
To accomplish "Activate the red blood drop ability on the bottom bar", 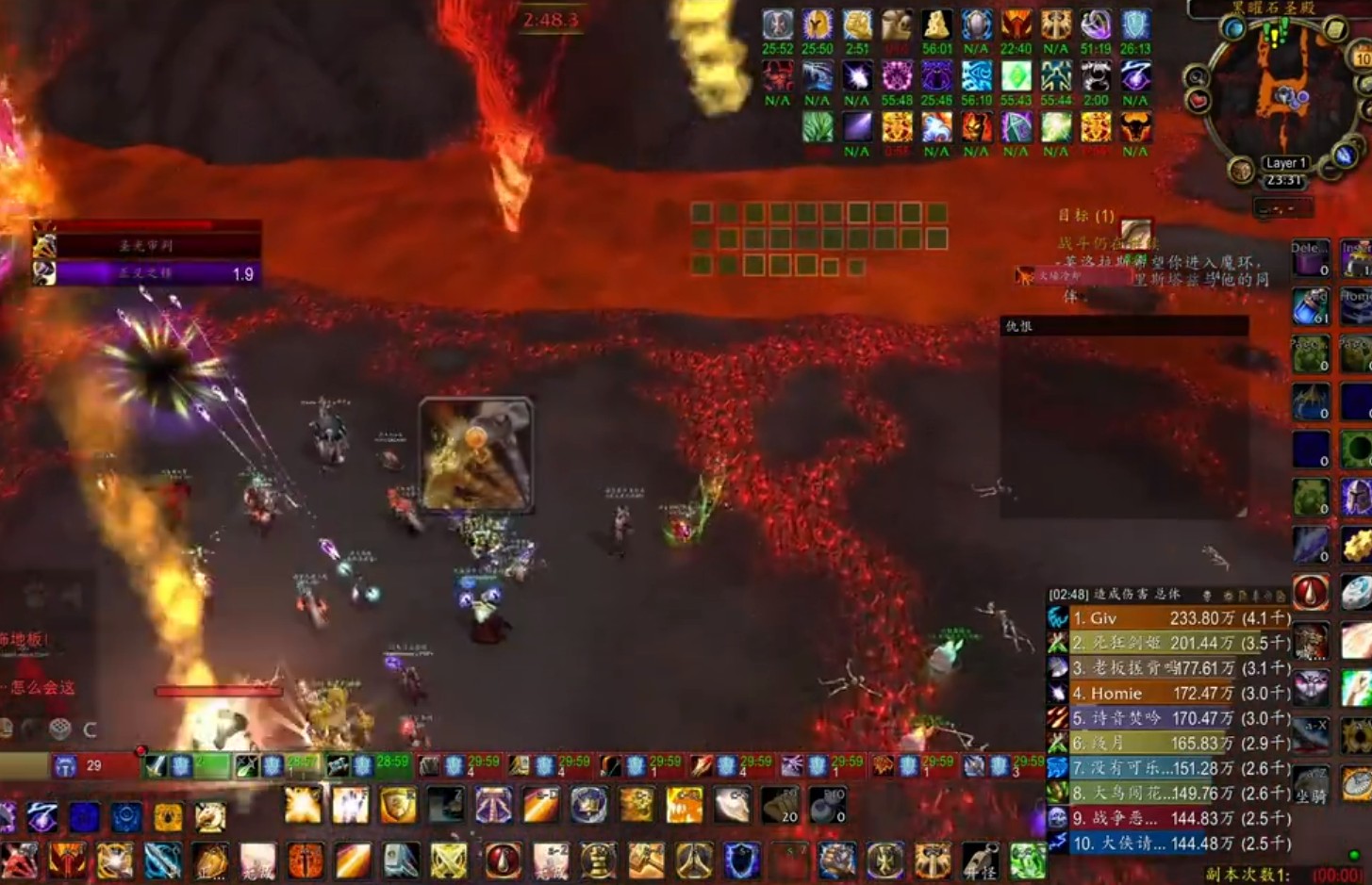I will [x=503, y=860].
